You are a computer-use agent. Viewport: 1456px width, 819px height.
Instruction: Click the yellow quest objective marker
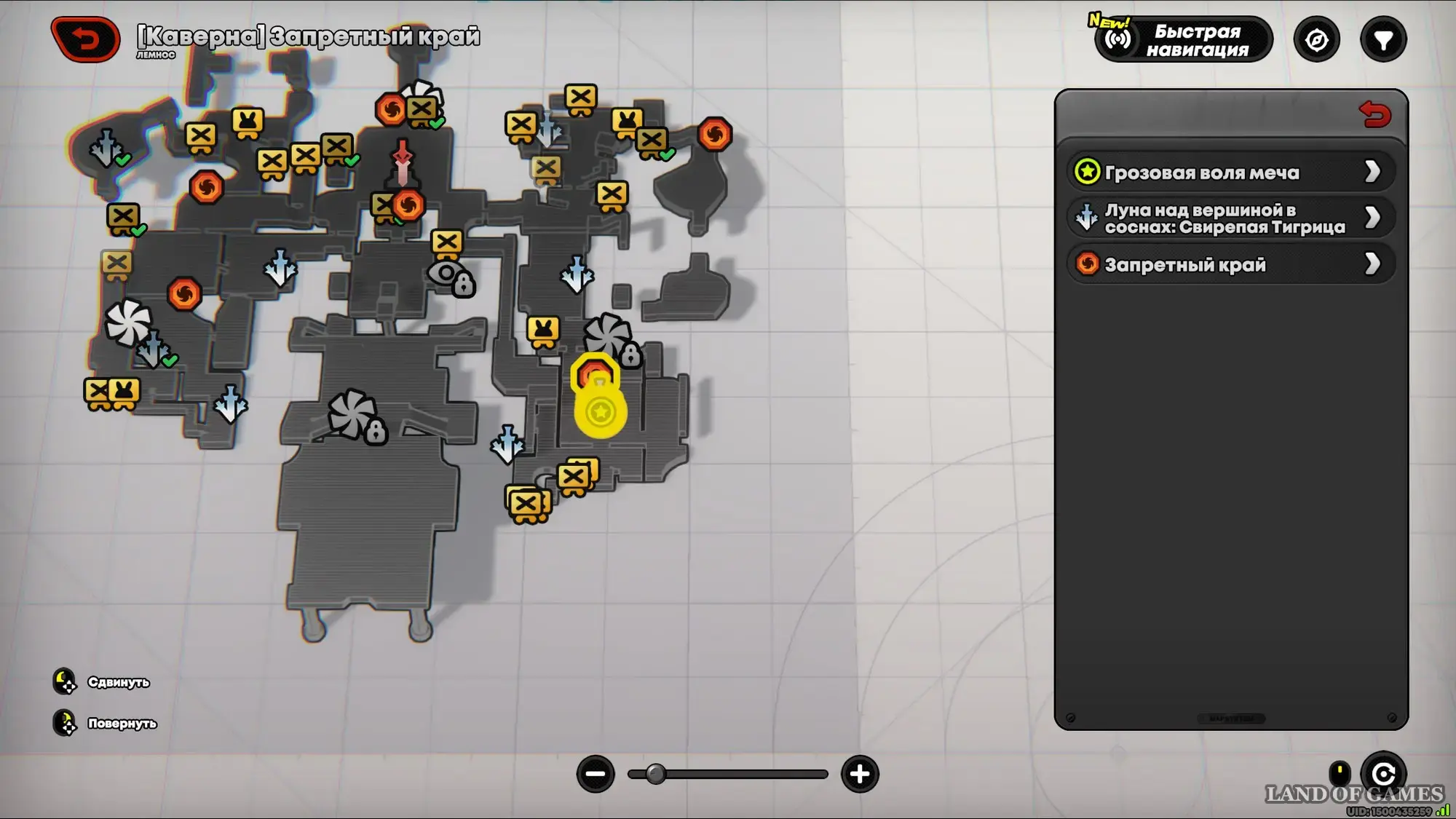(601, 410)
